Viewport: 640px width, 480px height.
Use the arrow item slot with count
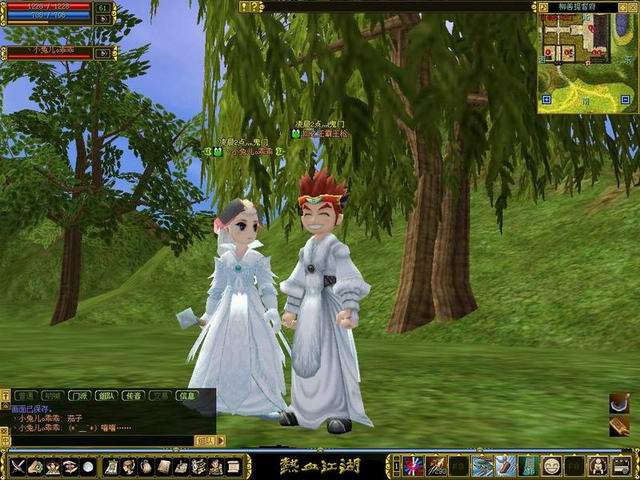pos(436,466)
